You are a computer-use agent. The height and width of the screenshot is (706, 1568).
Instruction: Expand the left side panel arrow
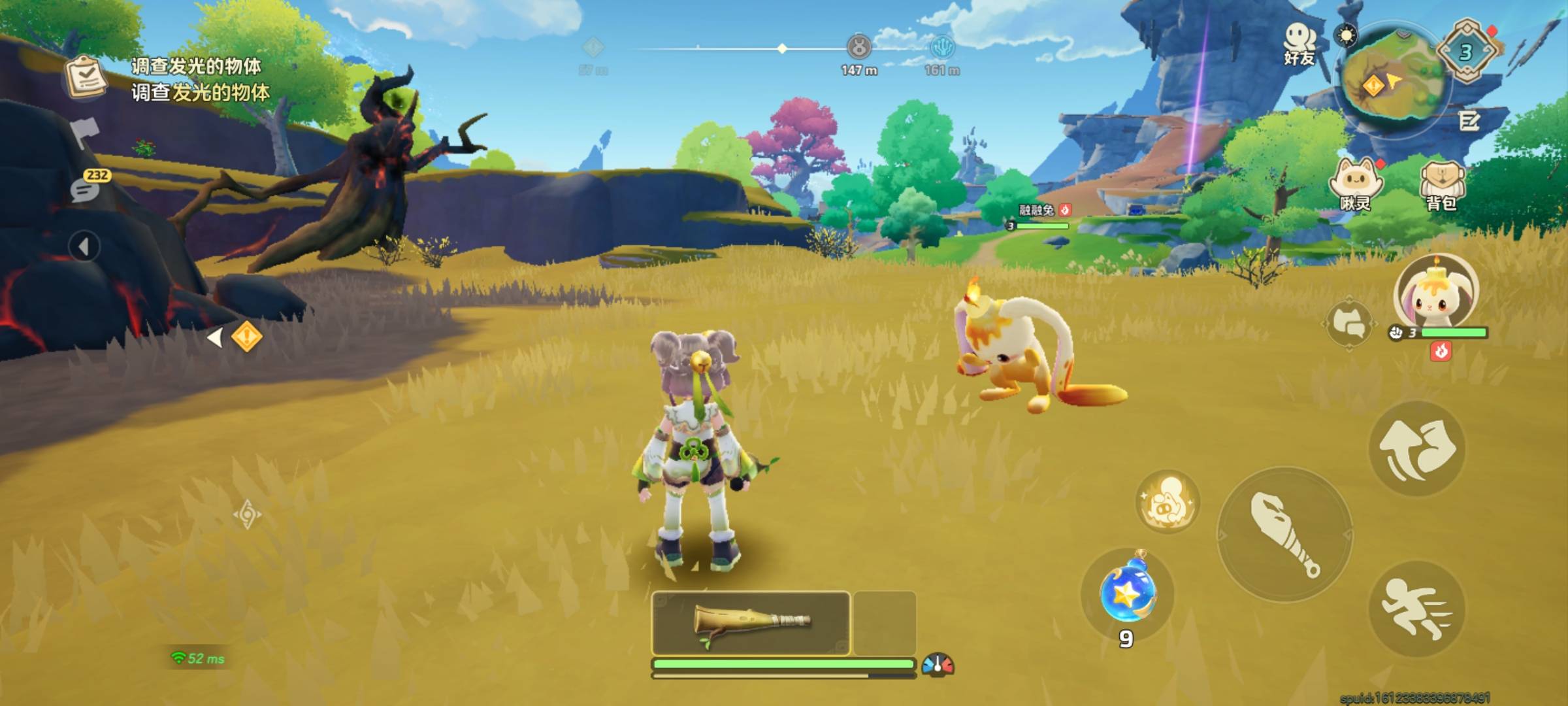pyautogui.click(x=84, y=247)
